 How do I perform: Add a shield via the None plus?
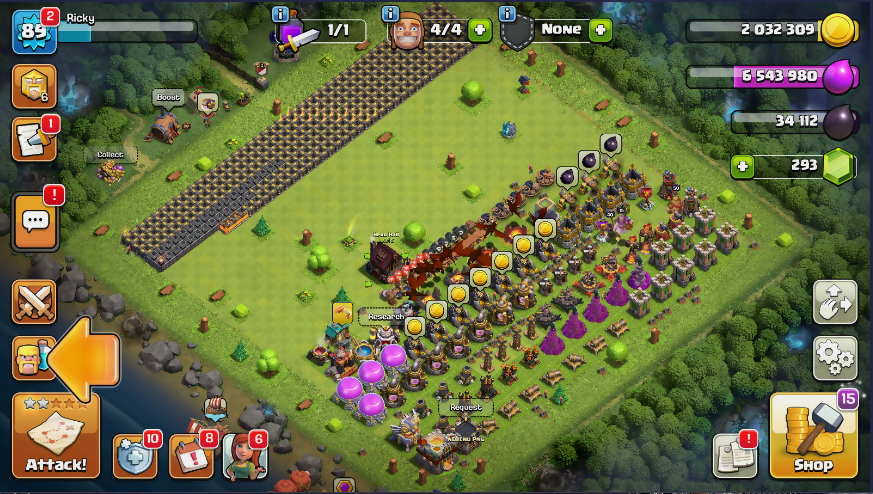tap(600, 30)
